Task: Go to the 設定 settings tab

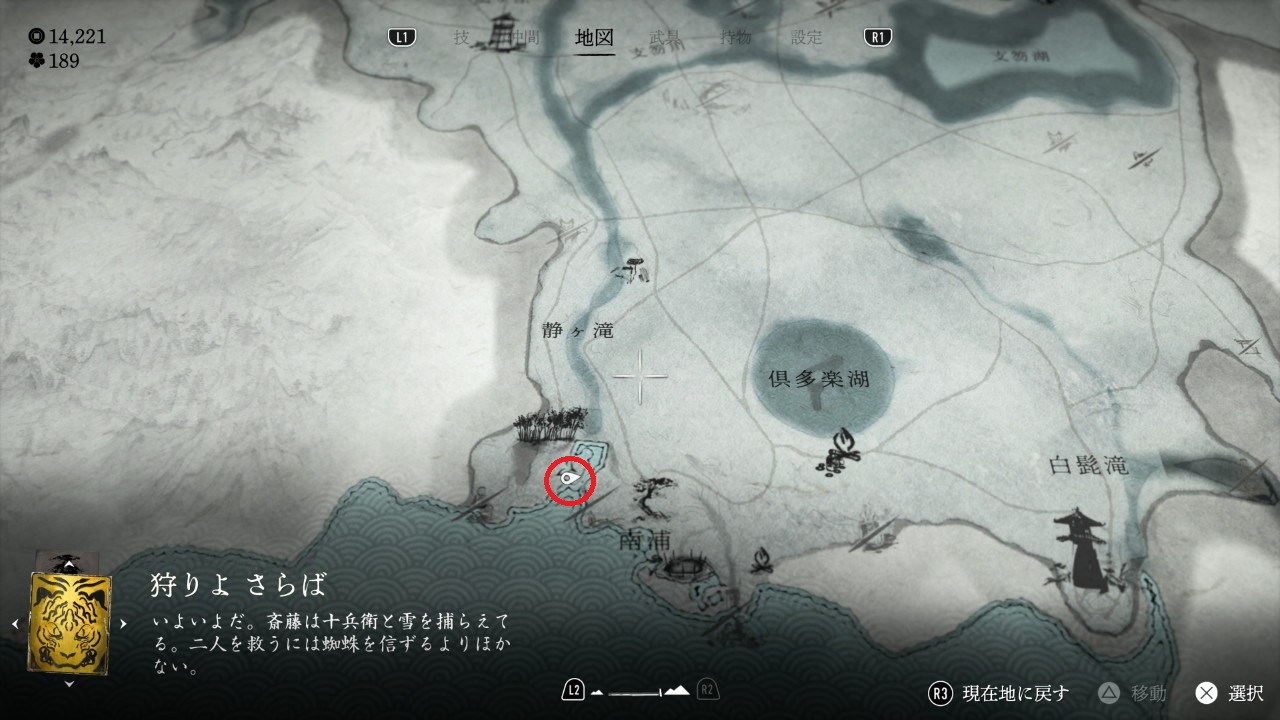Action: coord(807,38)
